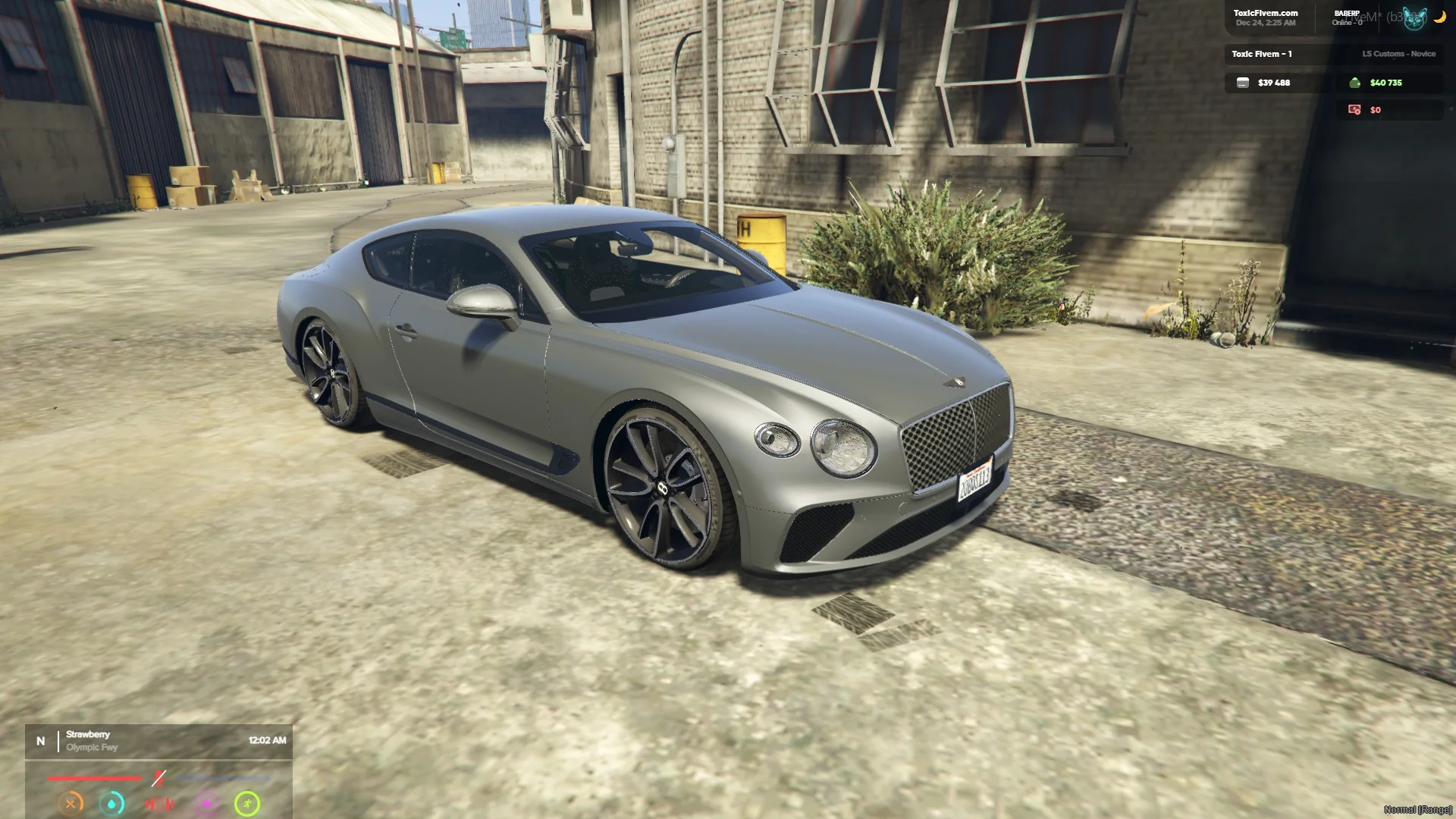The width and height of the screenshot is (1456, 819).
Task: Click the yellow crescent moon icon
Action: [x=1439, y=17]
